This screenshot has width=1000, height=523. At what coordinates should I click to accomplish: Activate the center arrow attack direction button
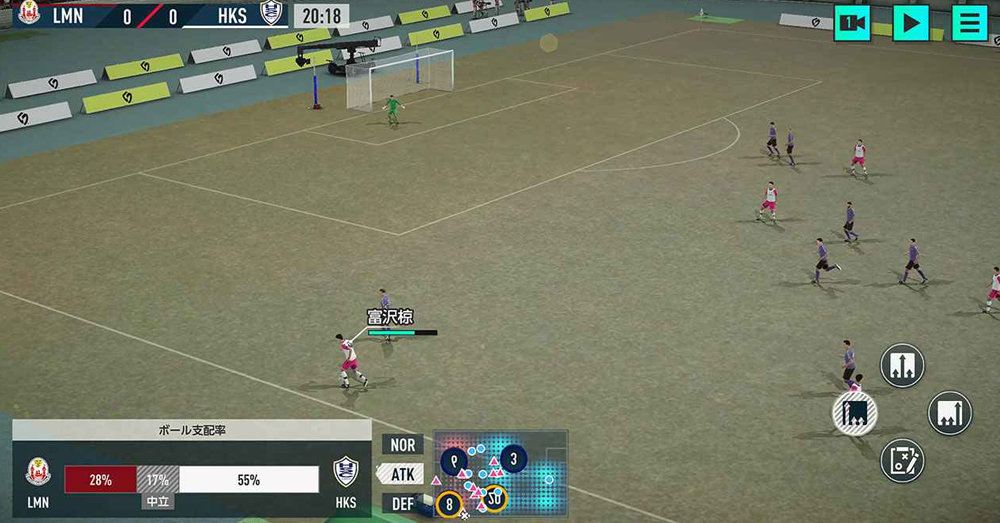902,365
